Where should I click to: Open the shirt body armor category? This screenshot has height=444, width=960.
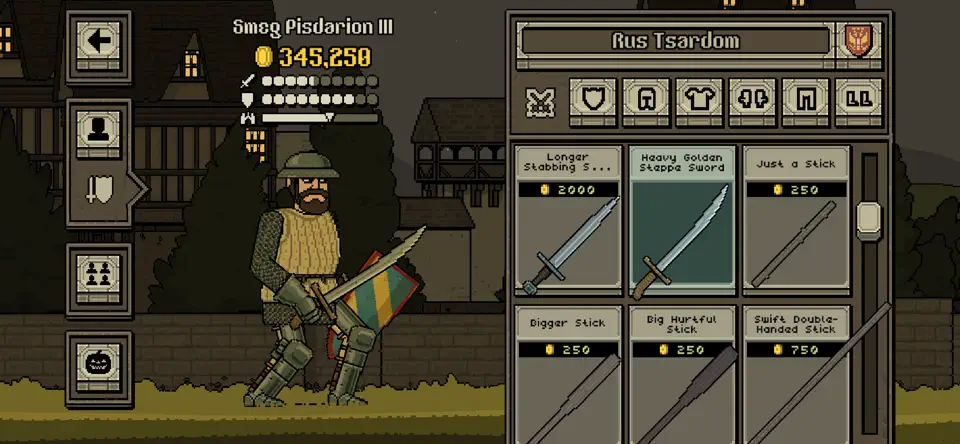tap(699, 102)
